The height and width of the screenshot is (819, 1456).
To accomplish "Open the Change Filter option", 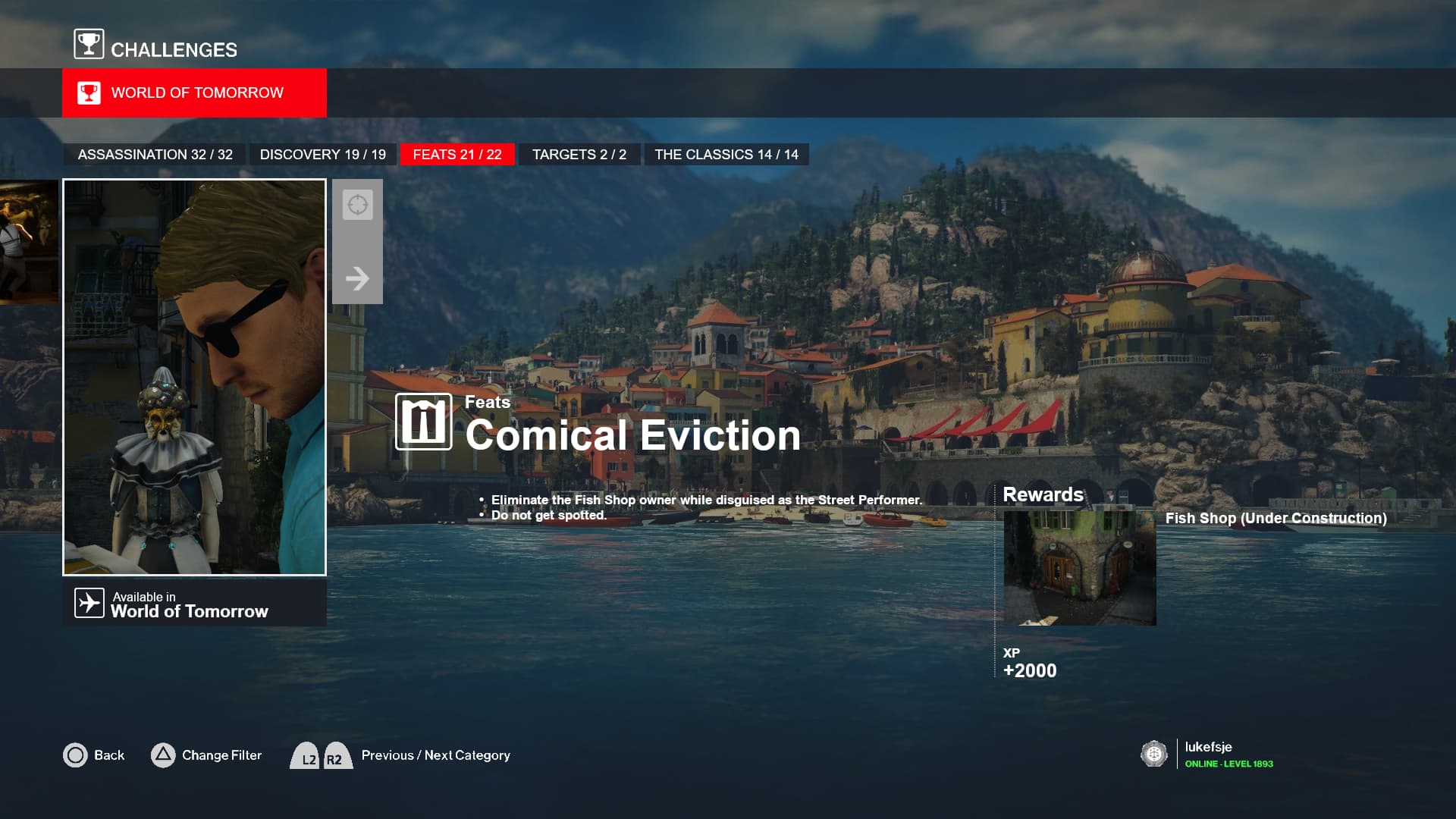I will click(x=206, y=755).
